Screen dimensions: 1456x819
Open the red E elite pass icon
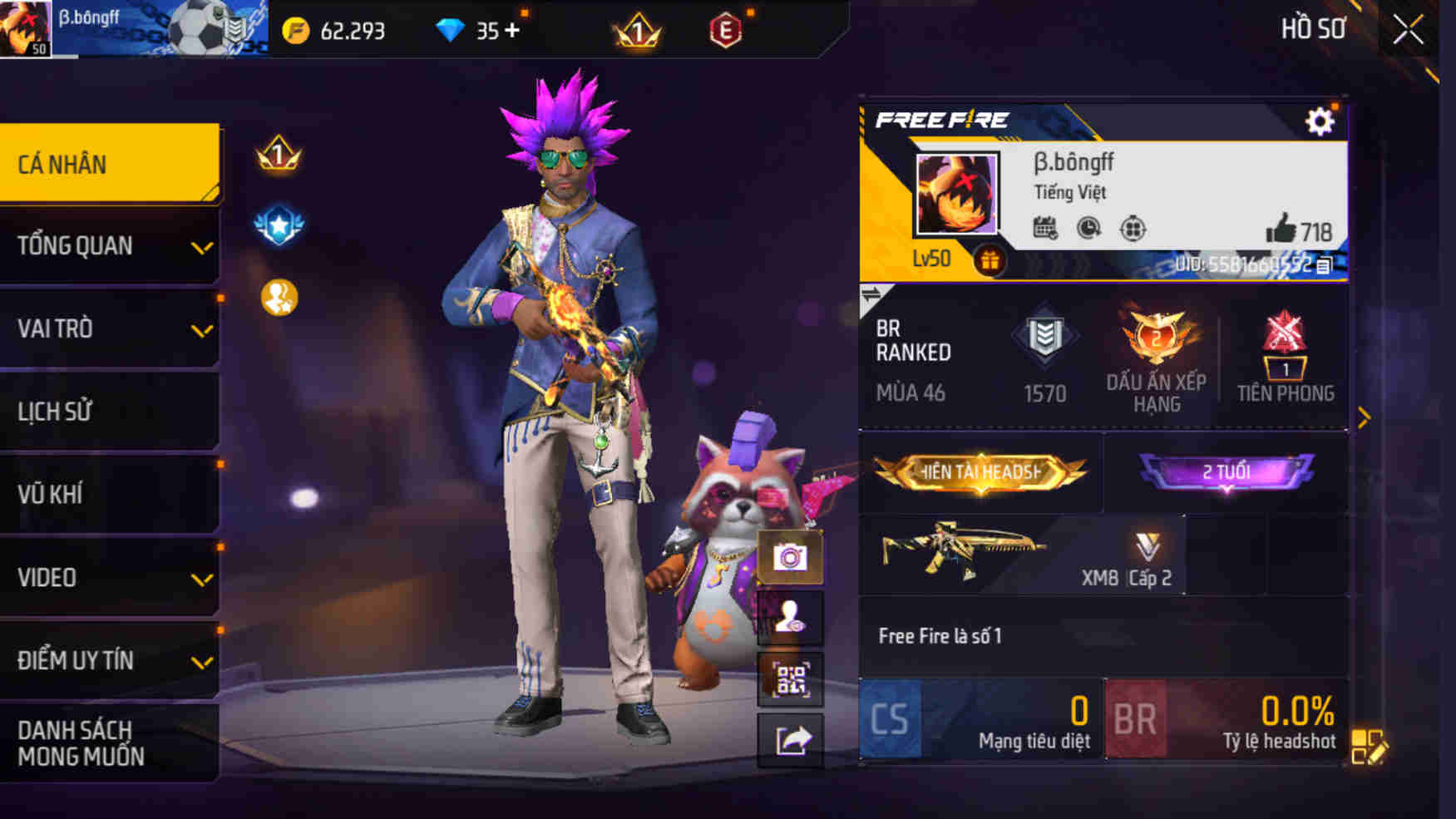tap(725, 29)
